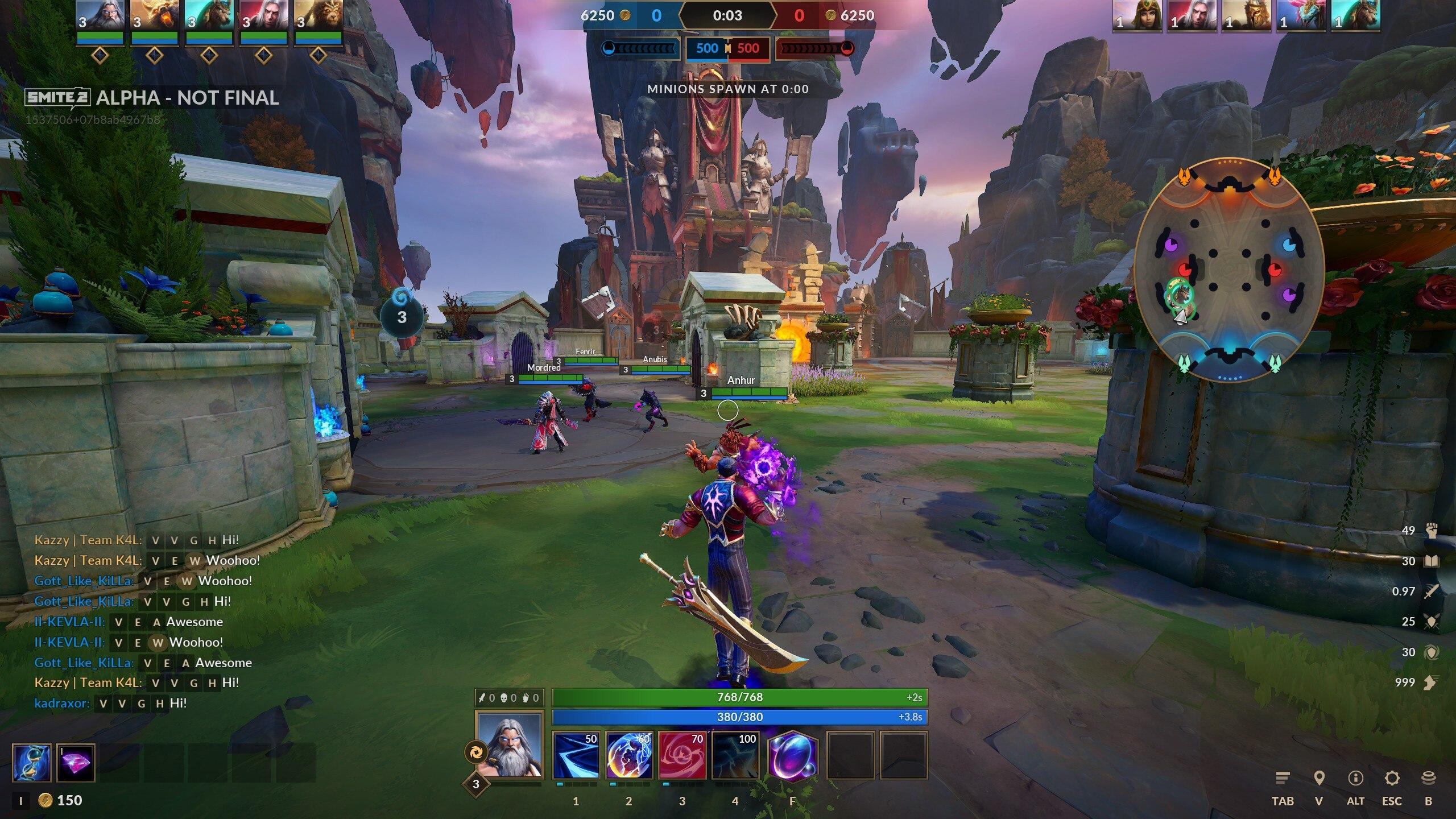1456x819 pixels.
Task: Click the circular arena minimap
Action: click(1229, 270)
